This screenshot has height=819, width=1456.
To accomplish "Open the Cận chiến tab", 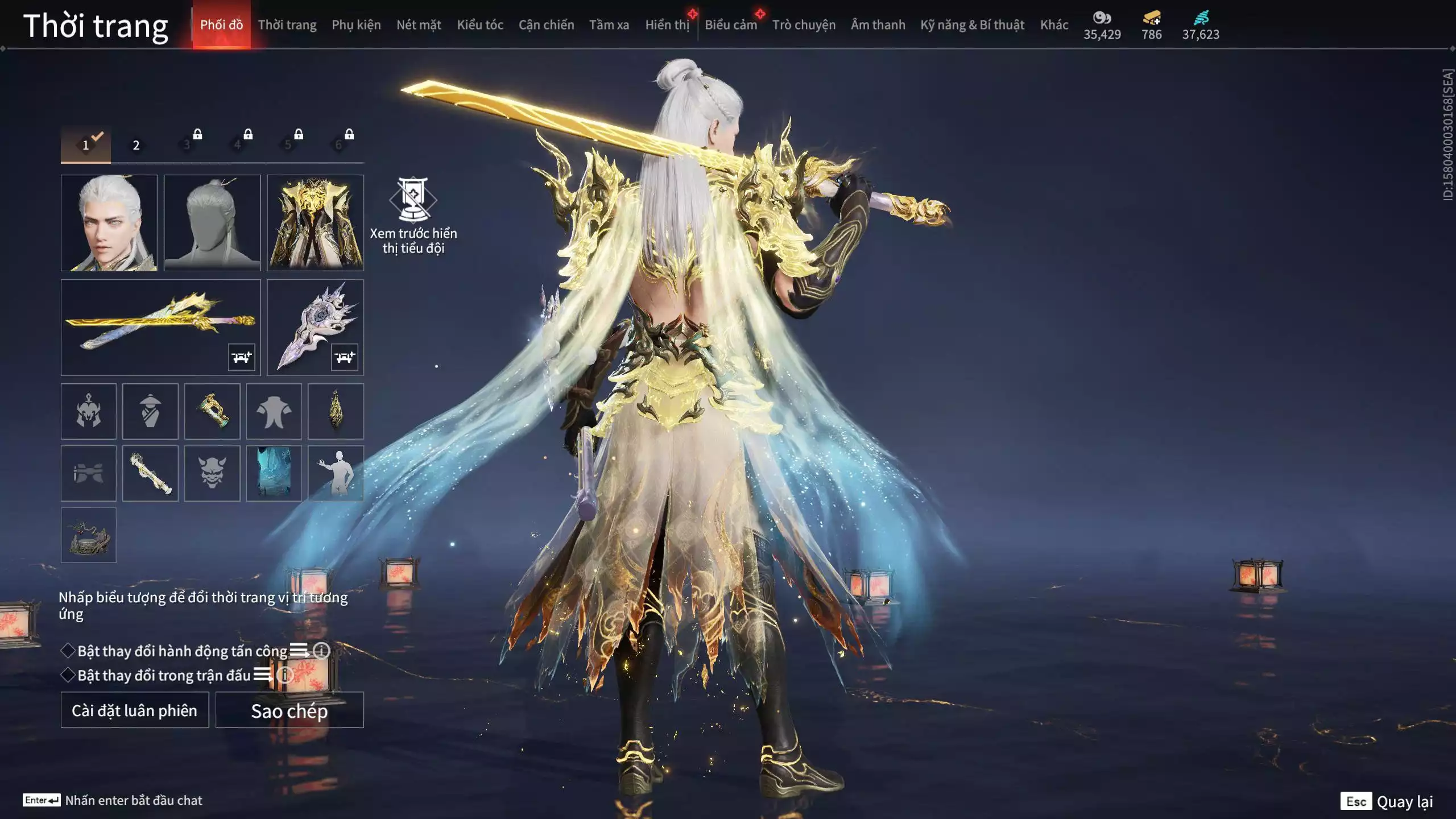I will point(546,25).
